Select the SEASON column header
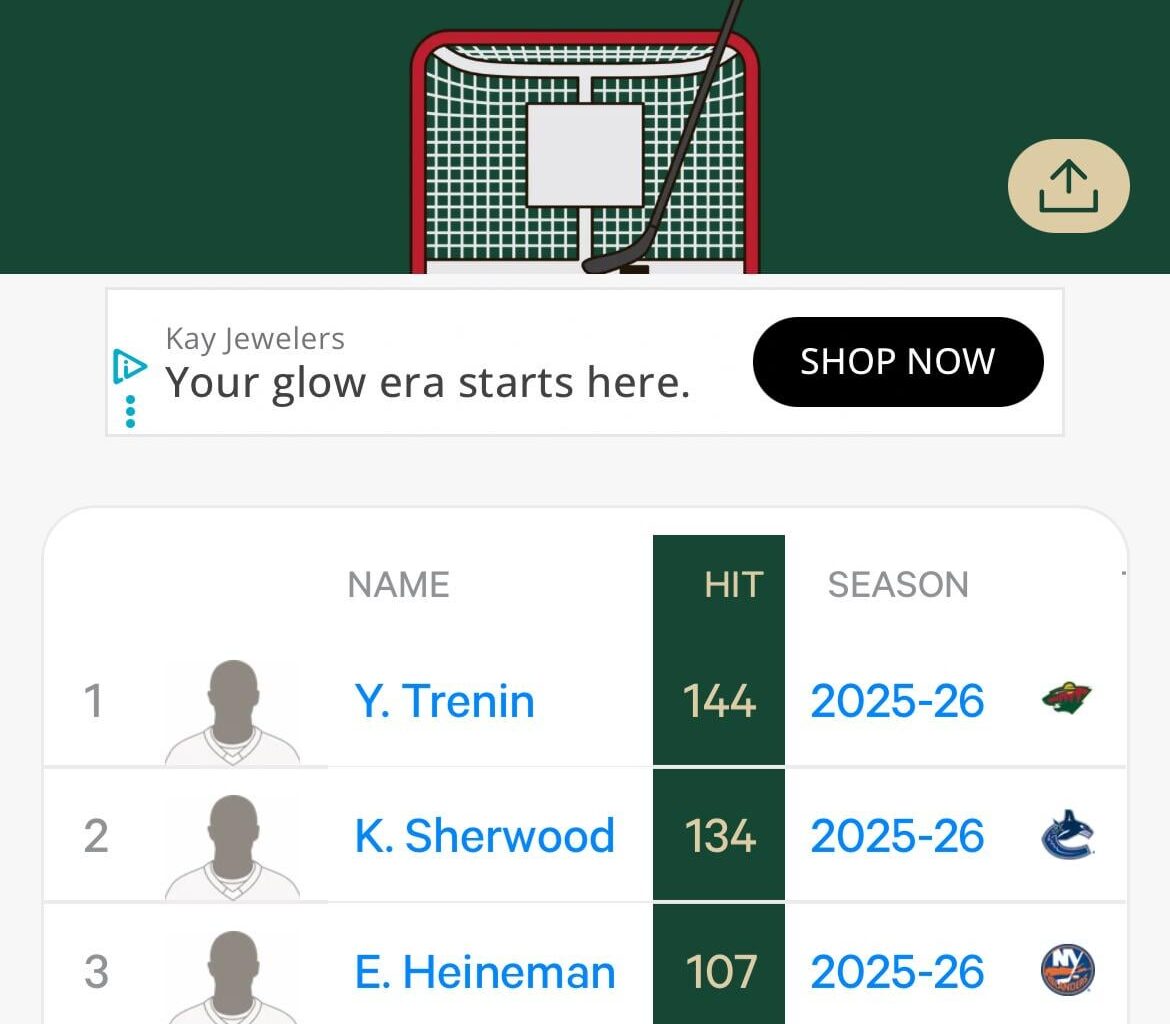Image resolution: width=1170 pixels, height=1024 pixels. [897, 585]
